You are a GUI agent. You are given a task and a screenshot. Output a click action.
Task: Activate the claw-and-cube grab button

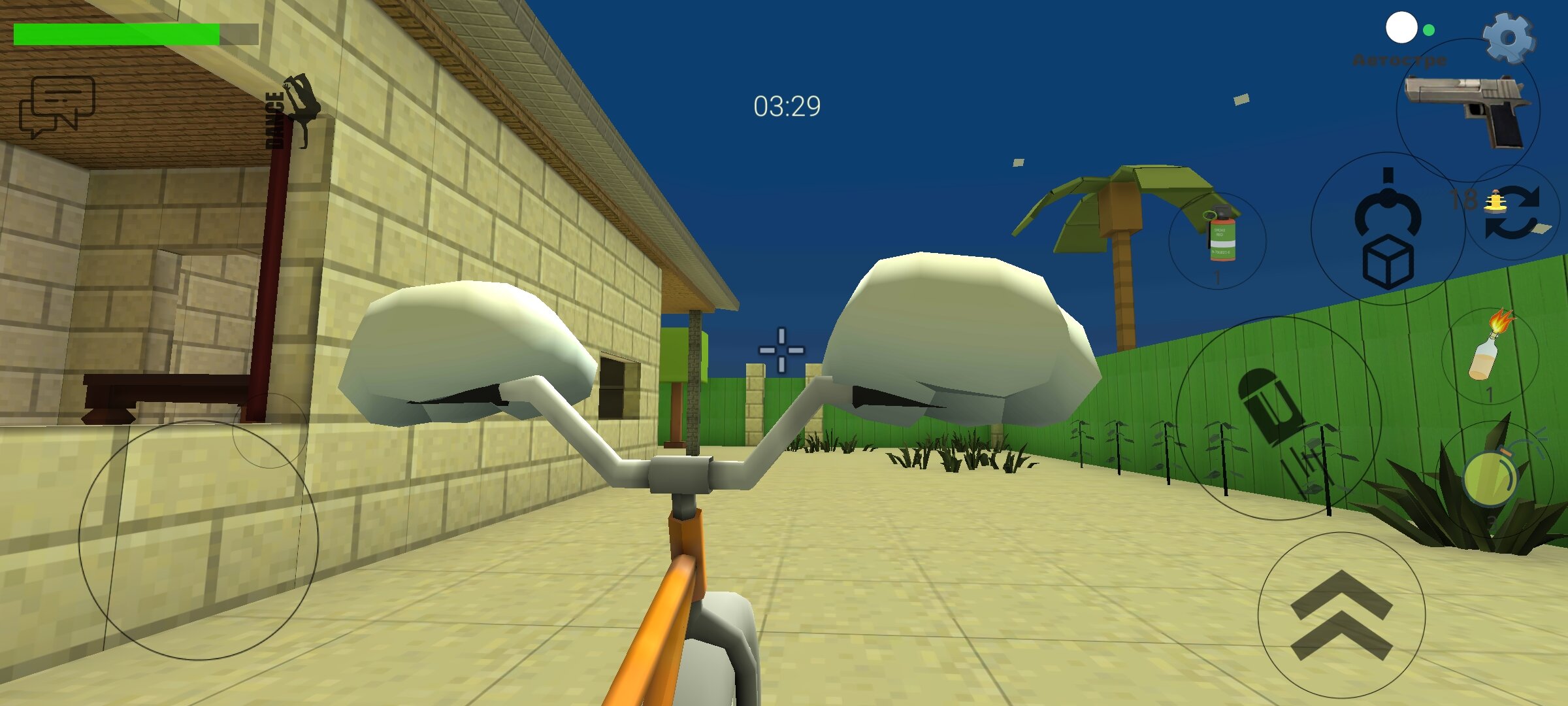1388,229
